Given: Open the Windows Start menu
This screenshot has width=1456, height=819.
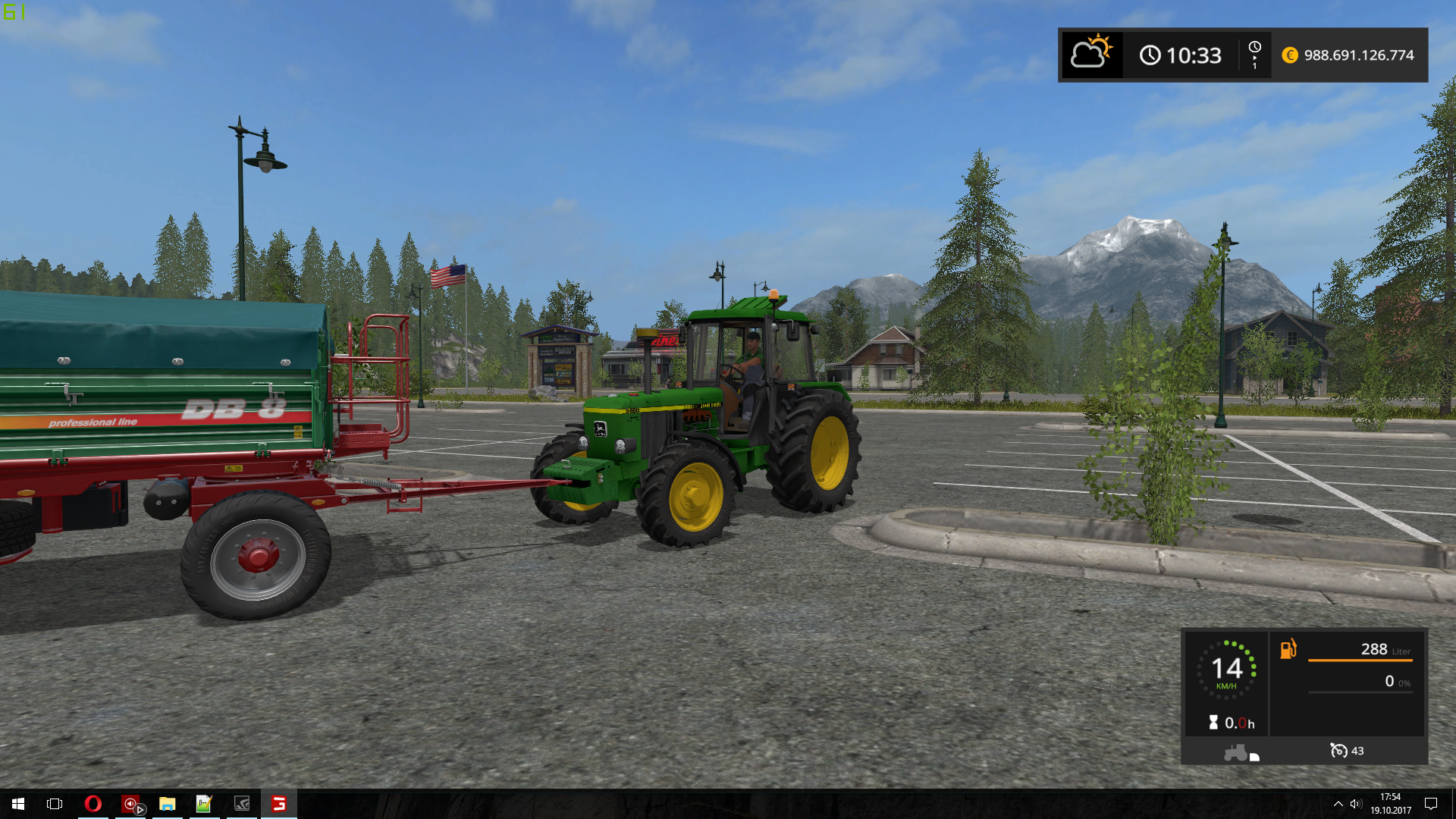Looking at the screenshot, I should pos(18,804).
